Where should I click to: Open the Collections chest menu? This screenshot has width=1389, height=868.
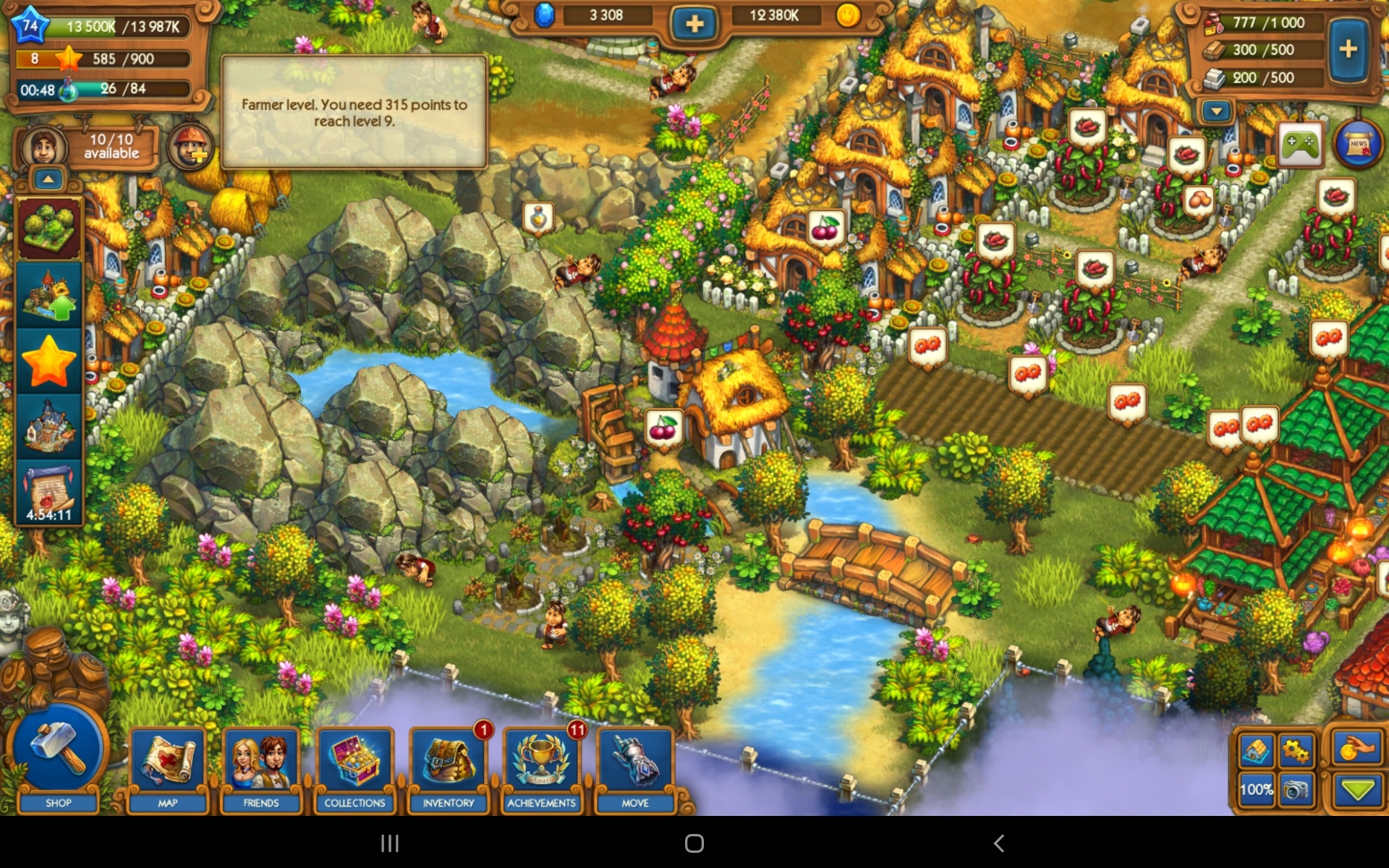point(354,768)
